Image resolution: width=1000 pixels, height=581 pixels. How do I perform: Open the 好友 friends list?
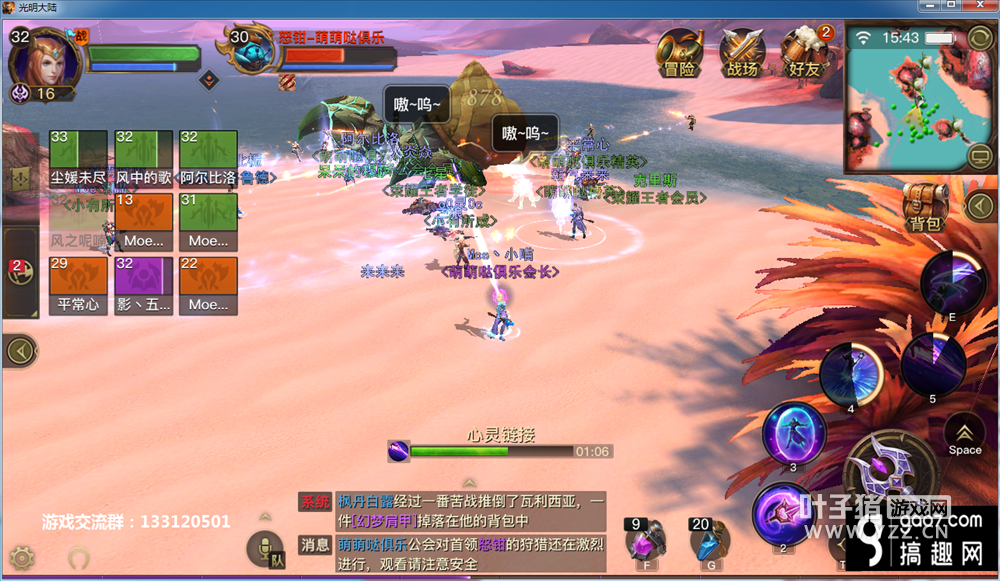tap(804, 52)
